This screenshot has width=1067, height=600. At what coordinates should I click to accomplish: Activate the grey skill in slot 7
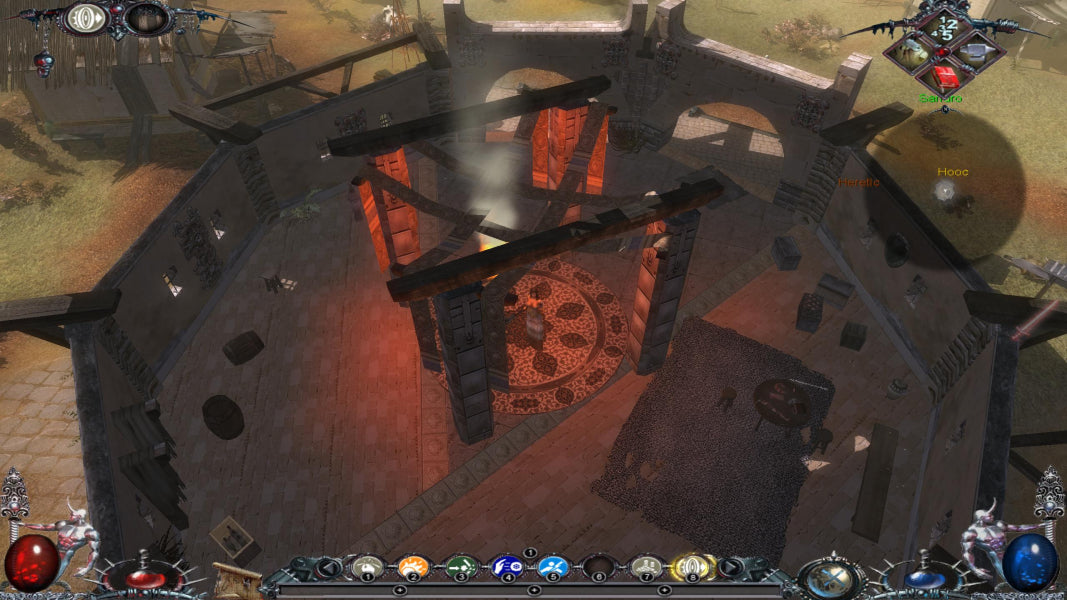647,568
